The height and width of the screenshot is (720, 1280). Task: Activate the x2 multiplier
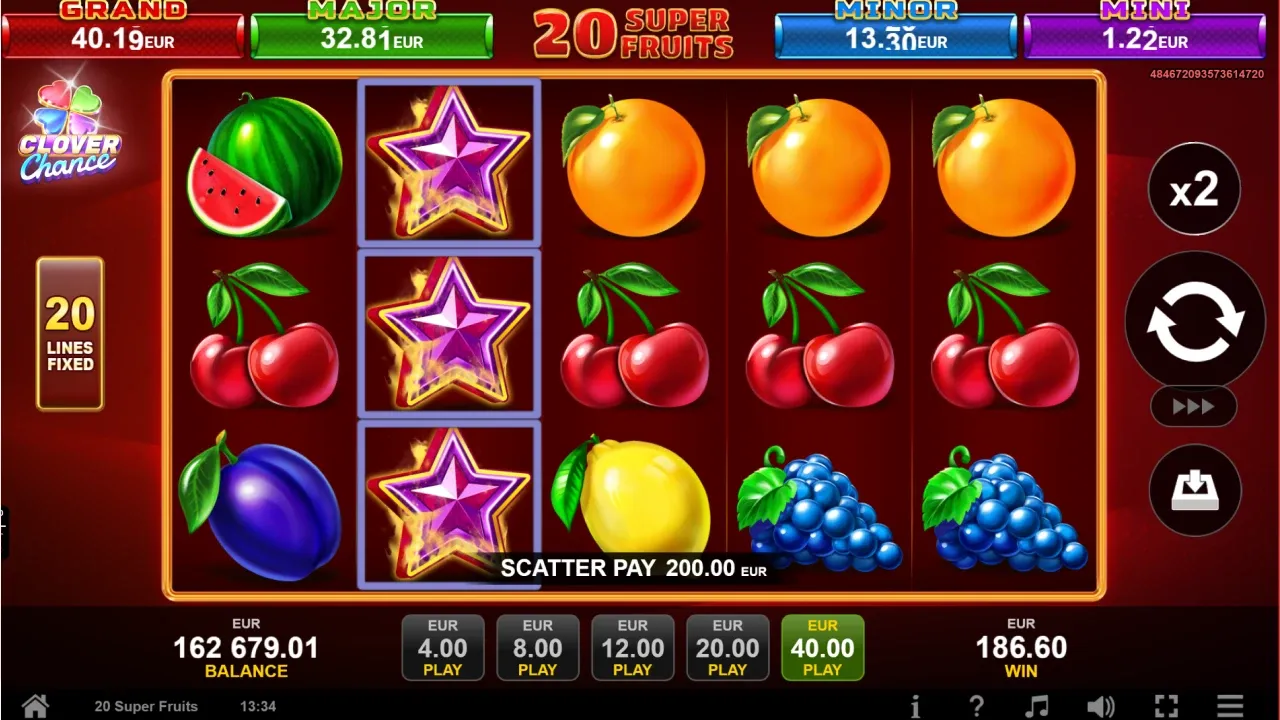click(1194, 188)
